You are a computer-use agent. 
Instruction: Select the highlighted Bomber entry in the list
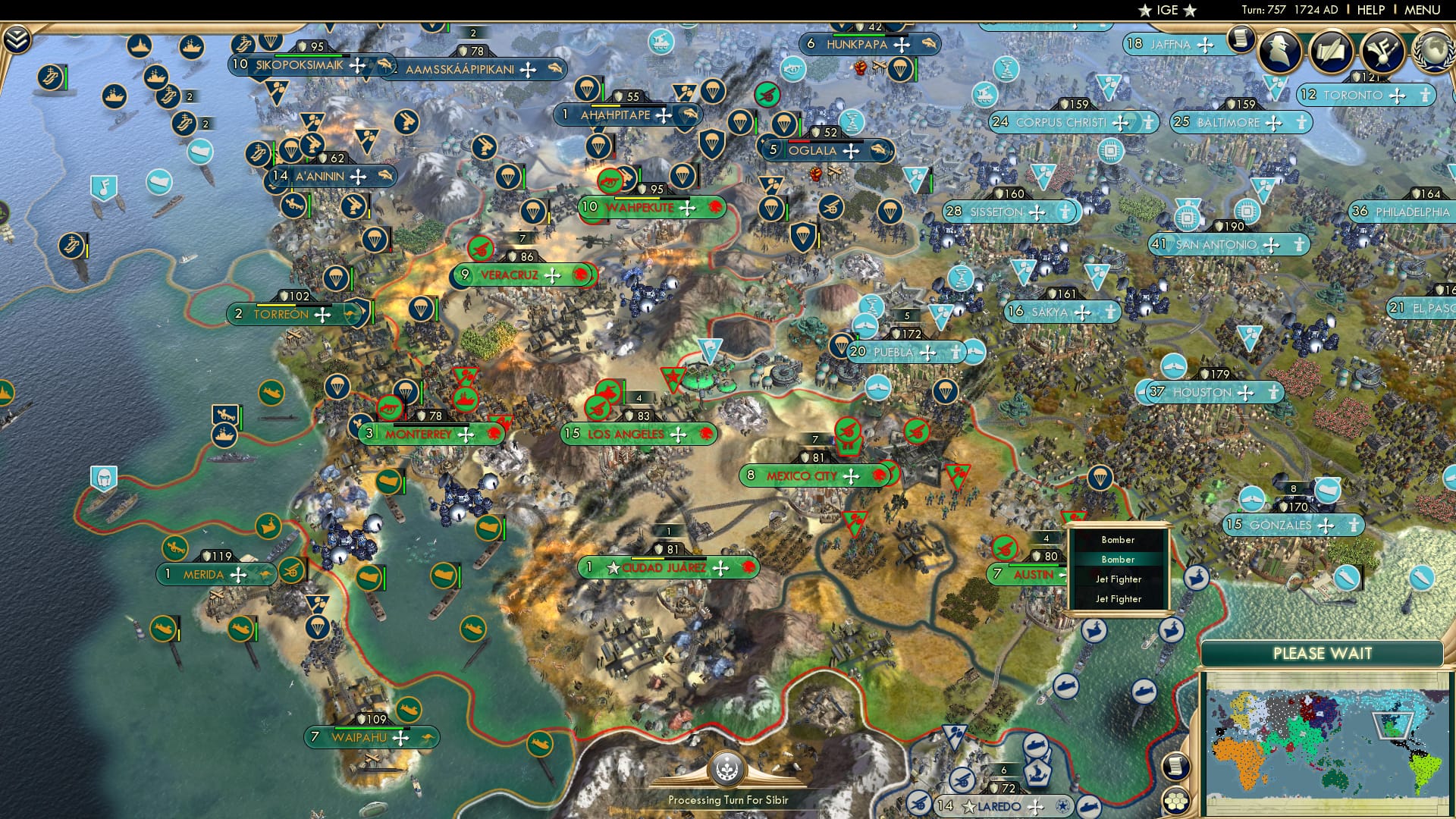(1118, 559)
